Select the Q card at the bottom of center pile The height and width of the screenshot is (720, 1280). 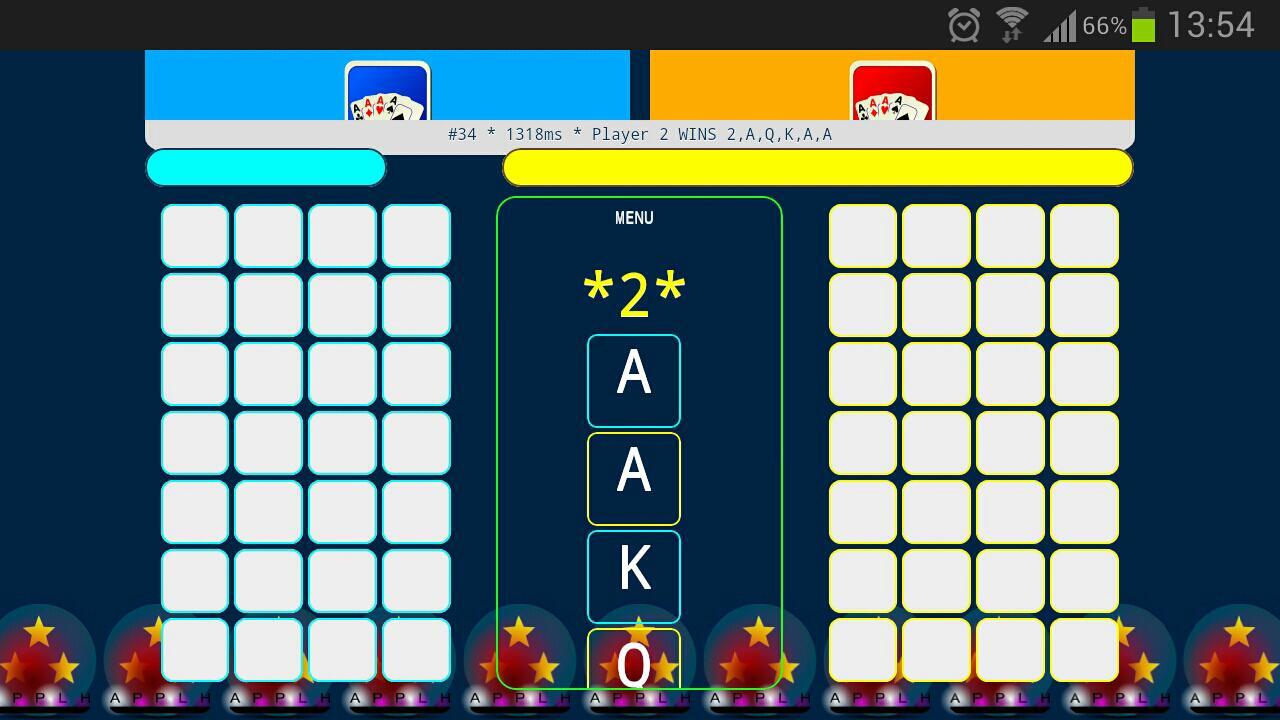pos(633,665)
